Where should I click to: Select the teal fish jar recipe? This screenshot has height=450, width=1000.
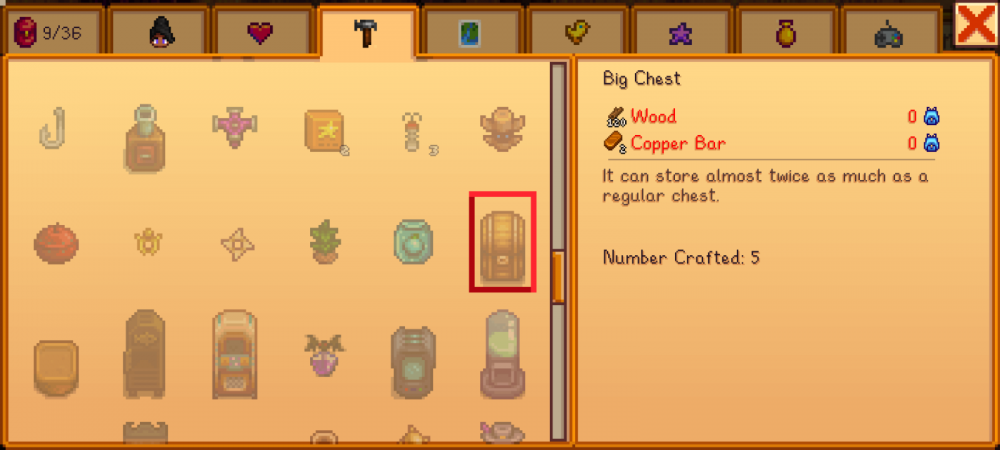point(413,242)
